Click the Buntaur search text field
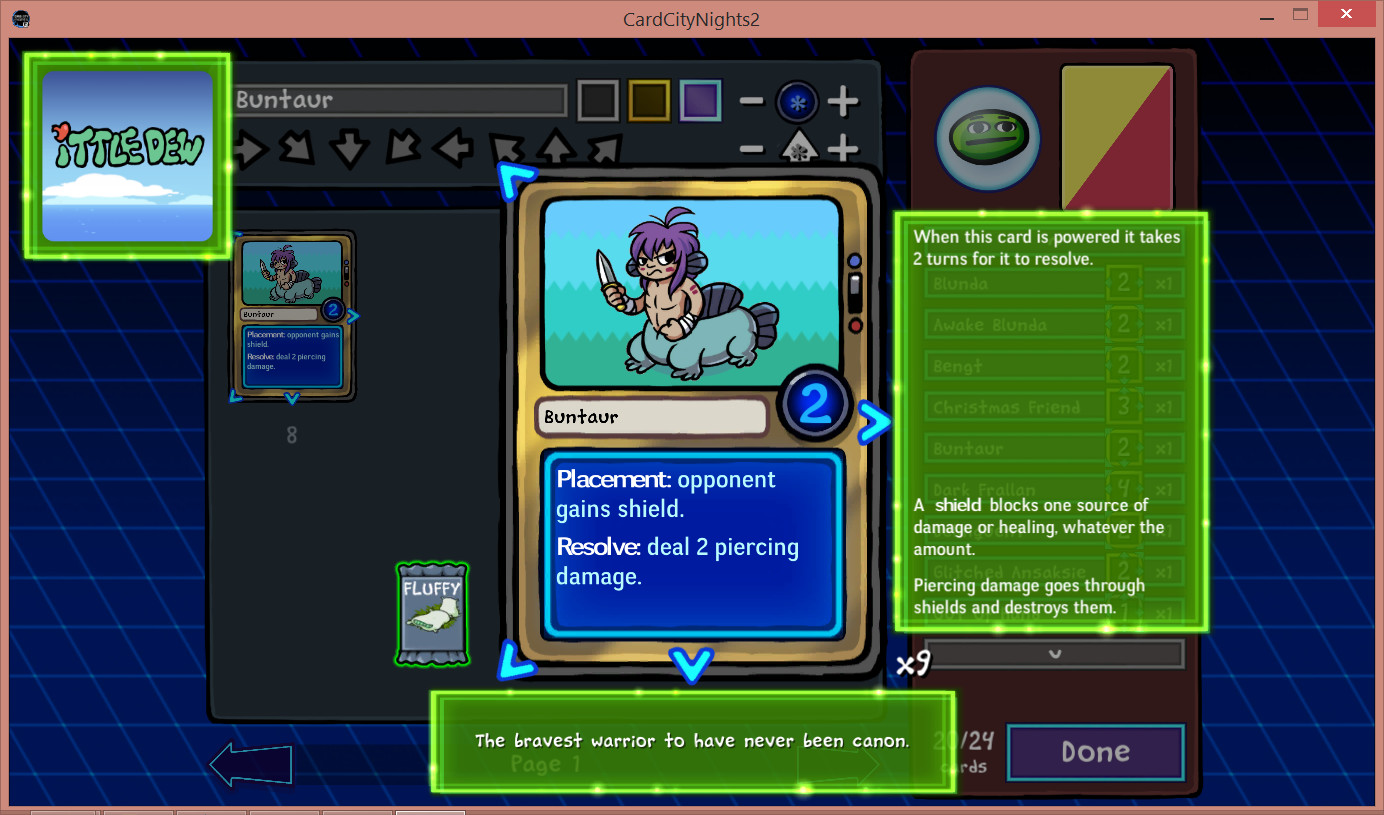Screen dimensions: 1384x815 (x=398, y=99)
